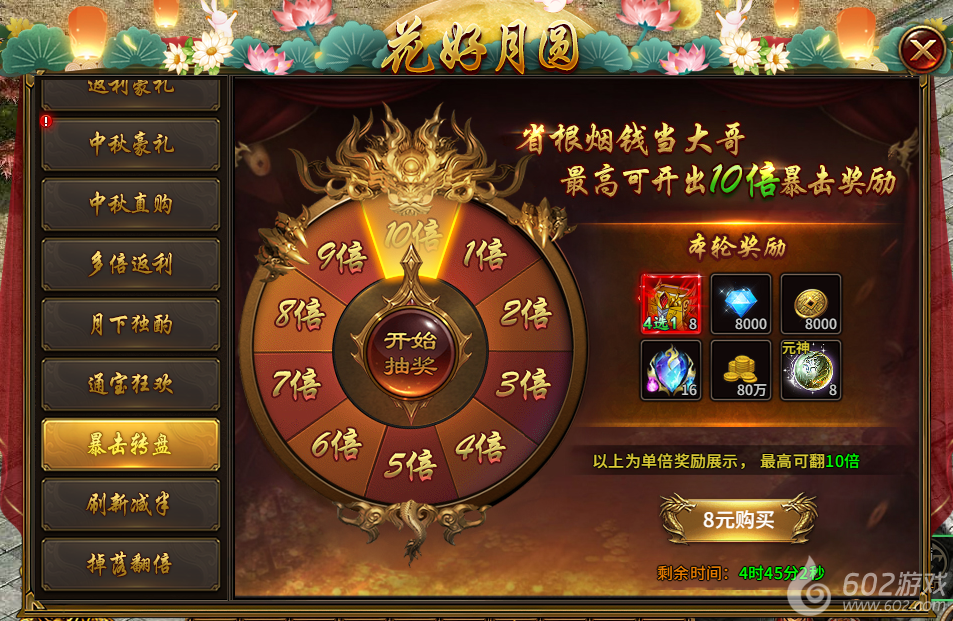The image size is (953, 621).
Task: Select the 暴击转盘 tab
Action: [x=131, y=444]
